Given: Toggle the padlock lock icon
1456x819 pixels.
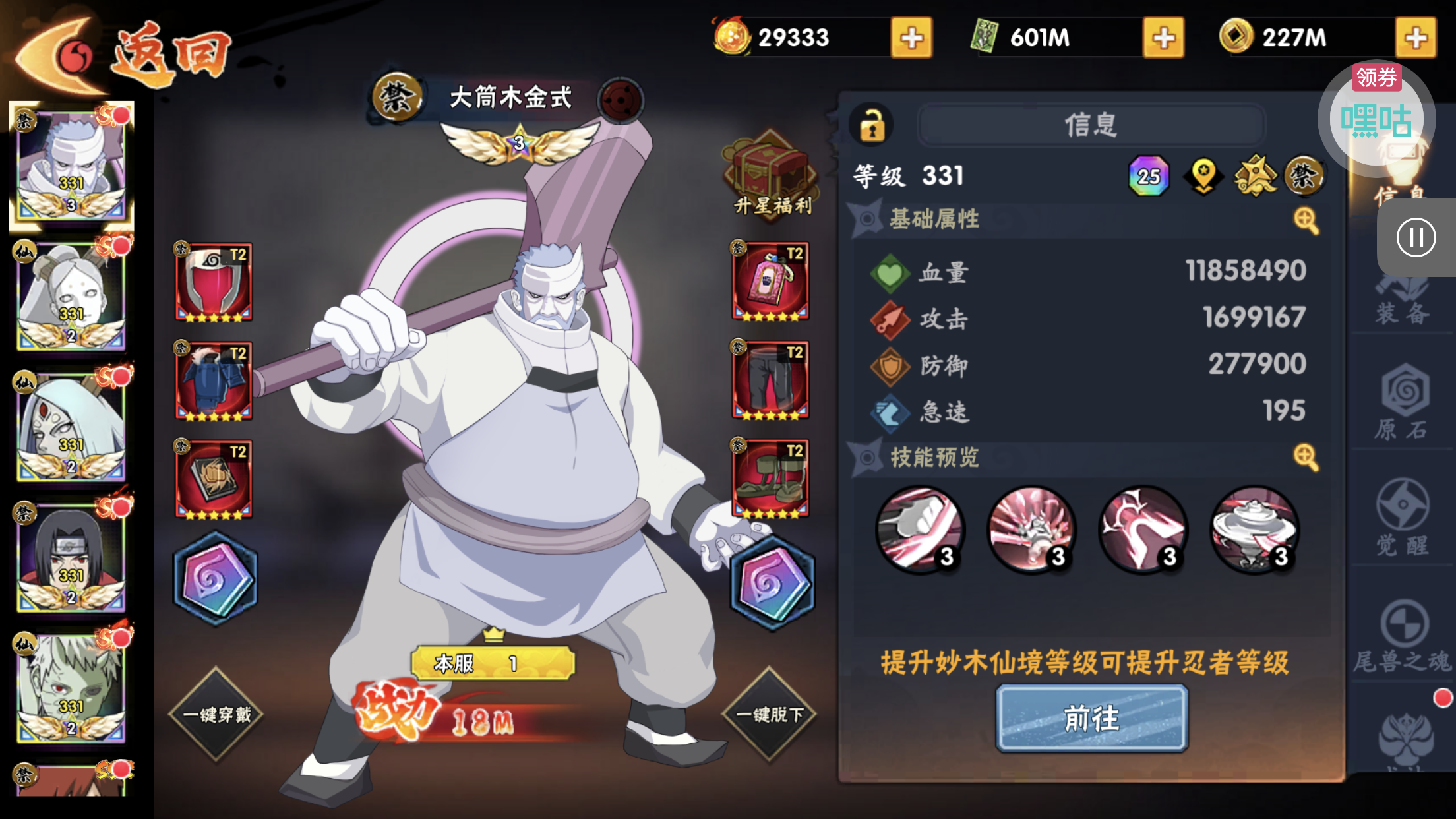Looking at the screenshot, I should click(x=872, y=125).
